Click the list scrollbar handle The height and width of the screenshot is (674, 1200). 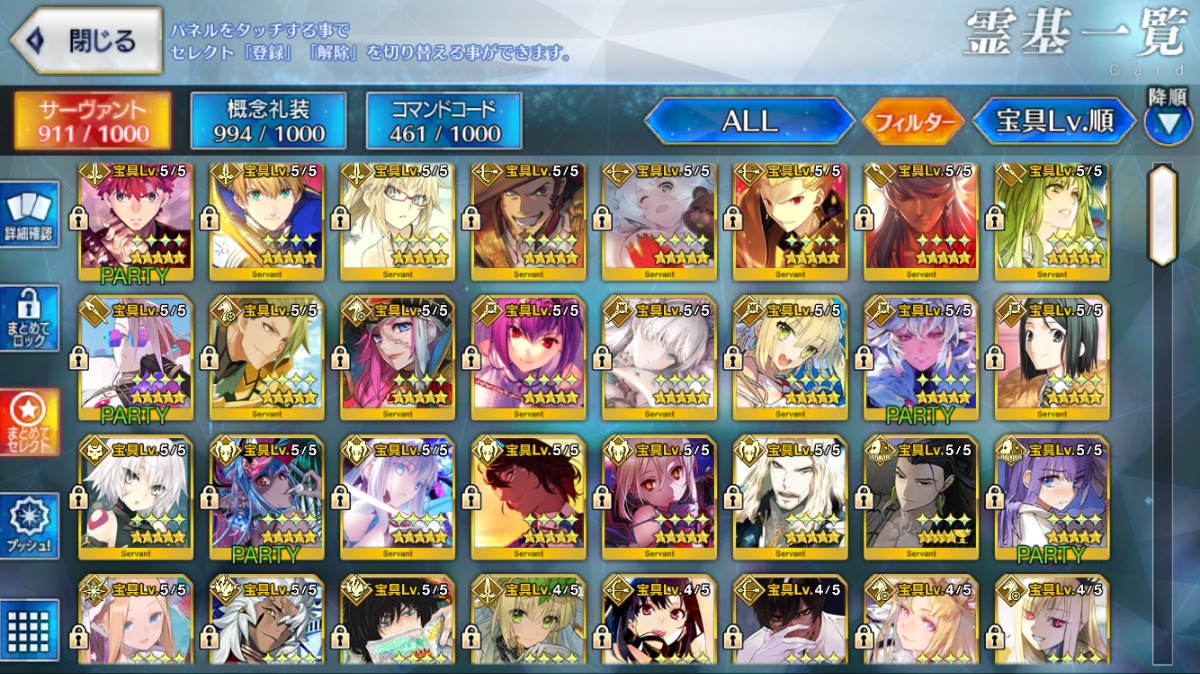(x=1162, y=214)
